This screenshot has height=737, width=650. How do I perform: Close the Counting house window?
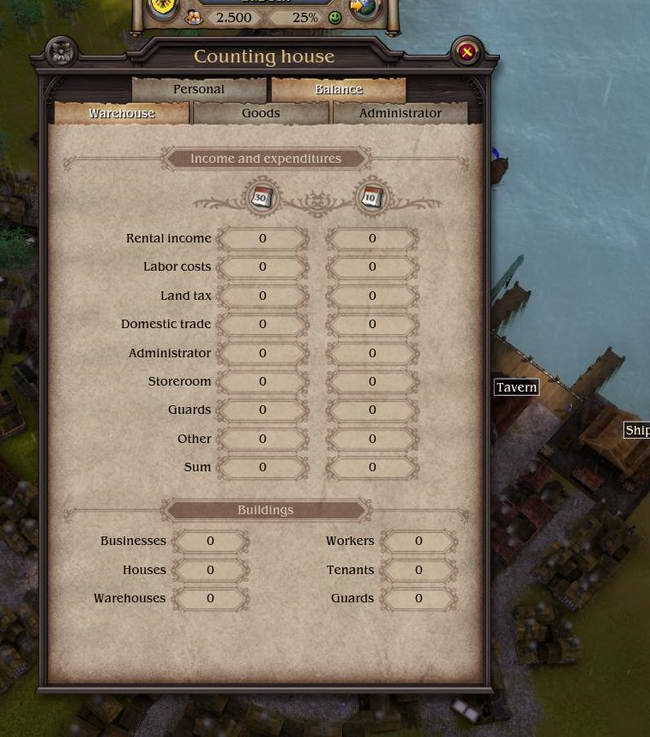tap(466, 51)
